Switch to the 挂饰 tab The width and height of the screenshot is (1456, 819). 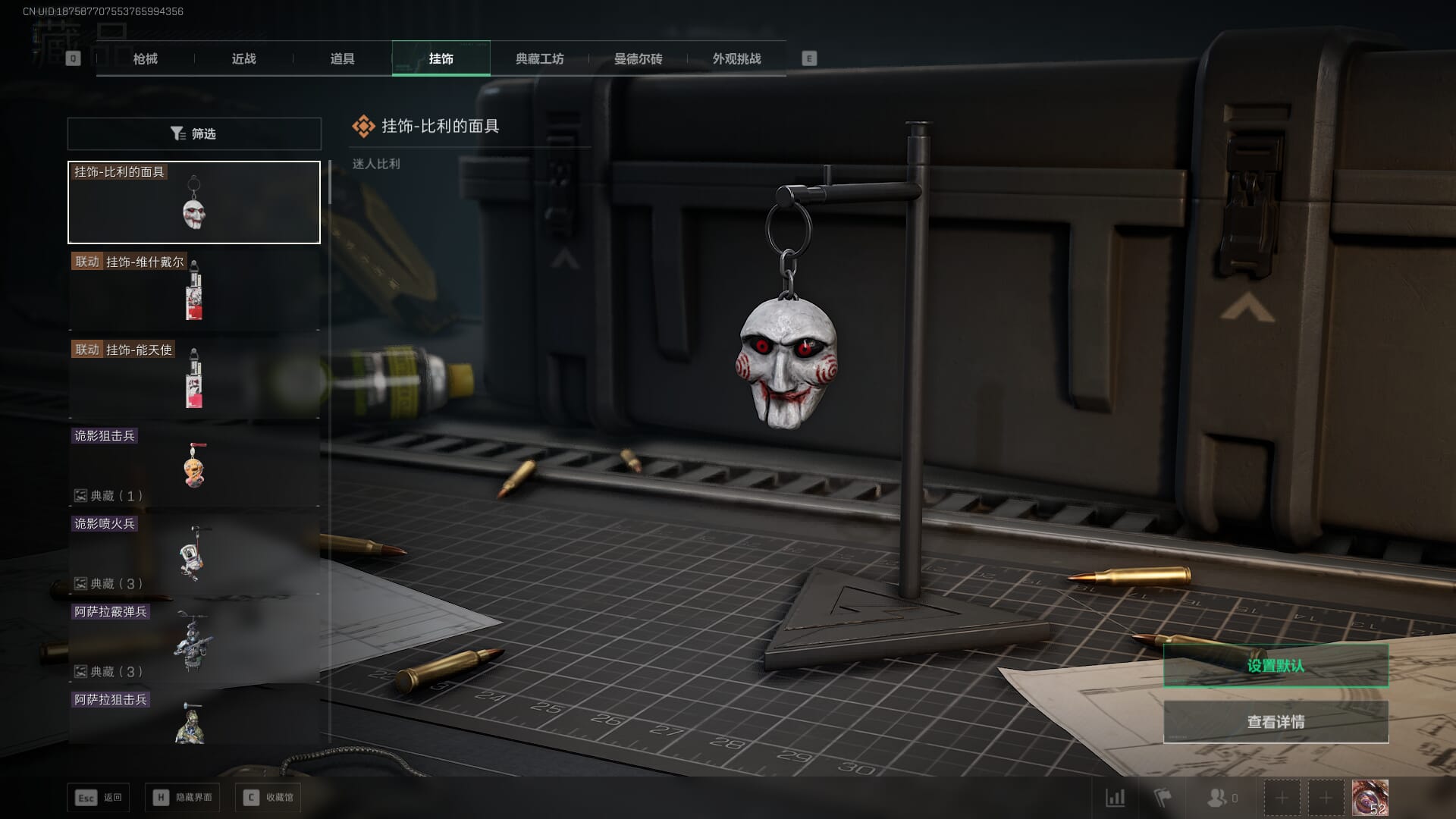(441, 58)
